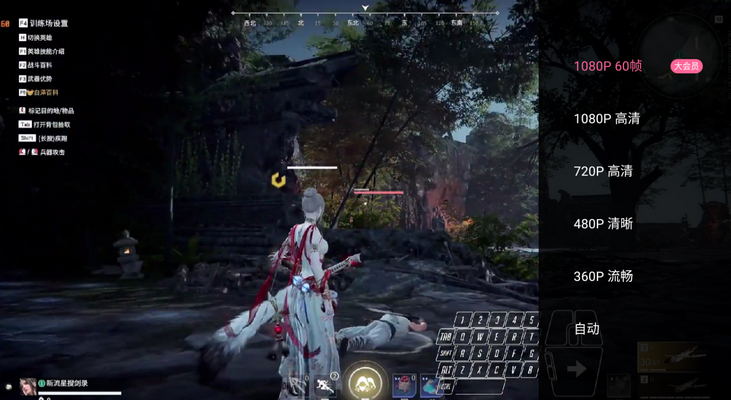This screenshot has width=731, height=400.
Task: Click the player character portrait
Action: [27, 384]
